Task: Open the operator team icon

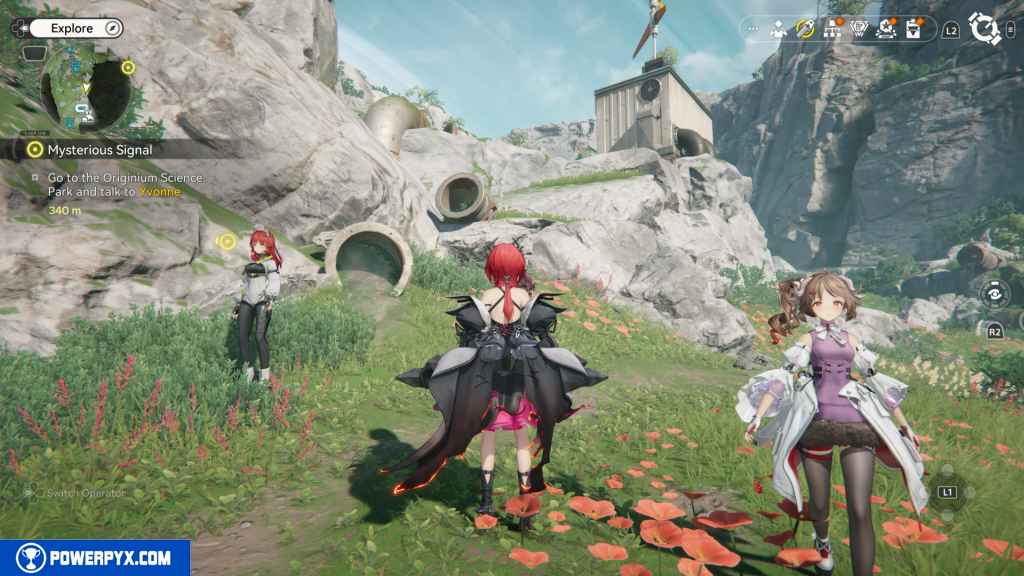Action: pos(779,29)
